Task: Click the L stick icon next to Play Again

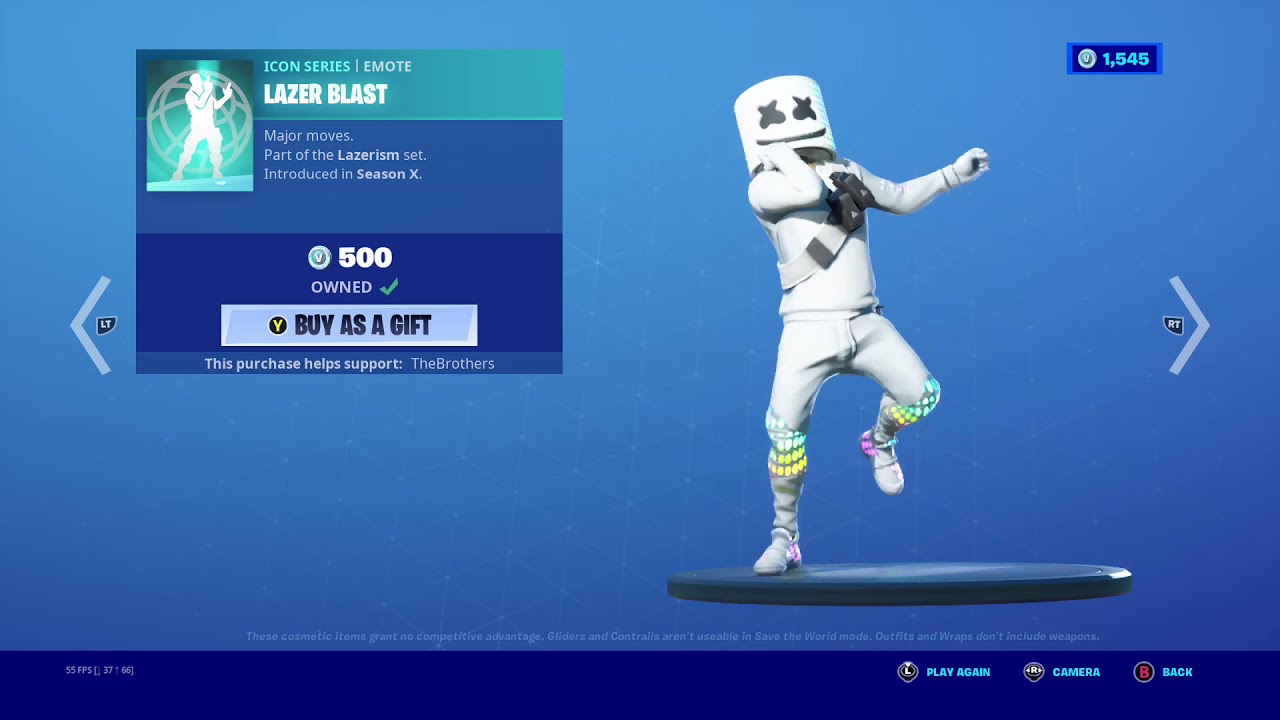Action: [x=907, y=672]
